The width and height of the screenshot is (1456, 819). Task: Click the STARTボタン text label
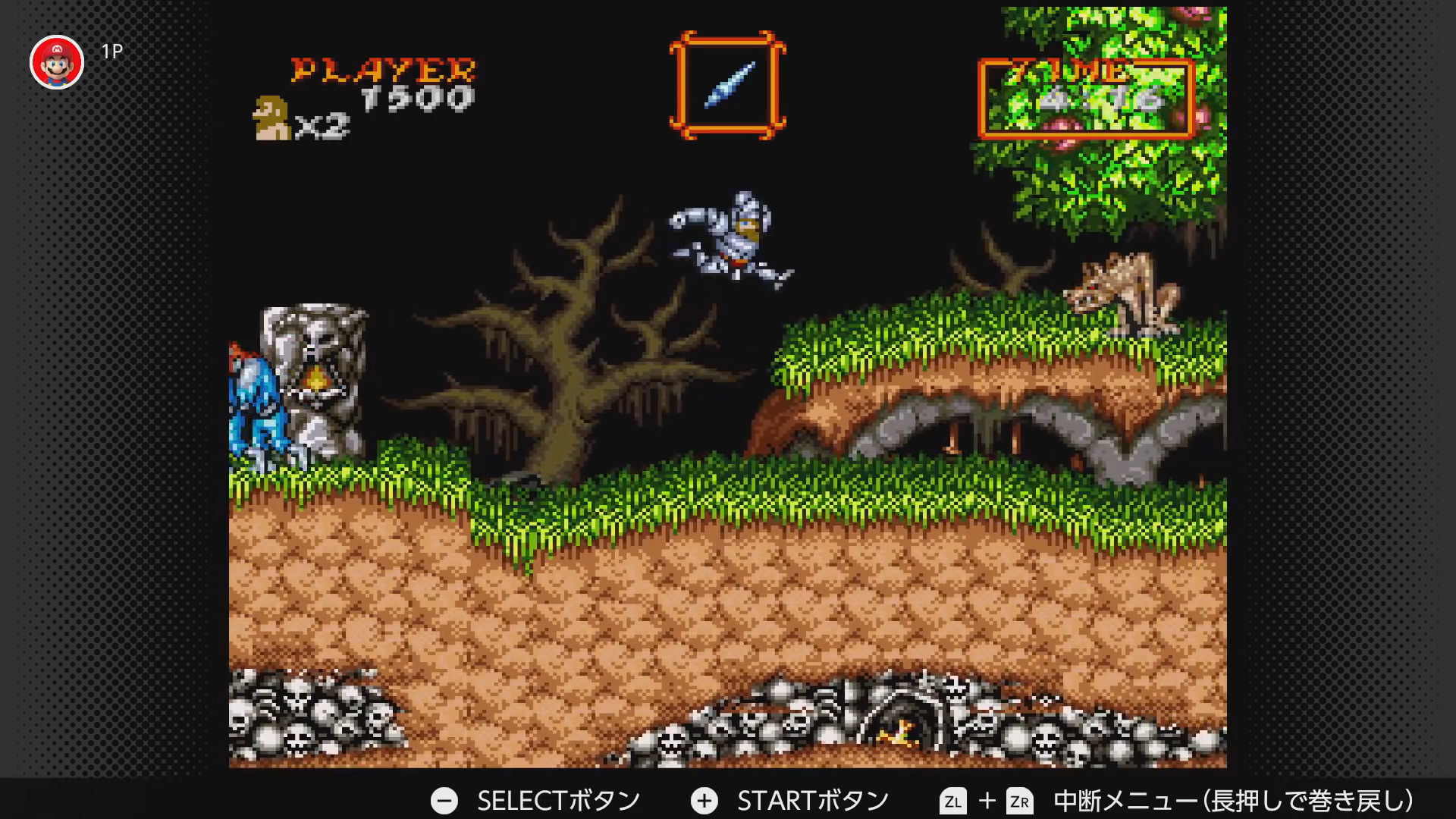[815, 800]
